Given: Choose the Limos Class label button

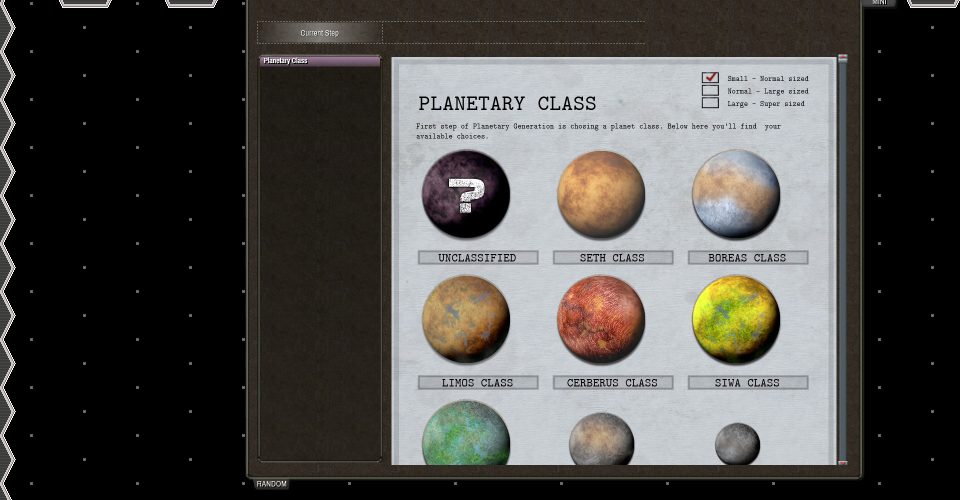Looking at the screenshot, I should [x=478, y=383].
